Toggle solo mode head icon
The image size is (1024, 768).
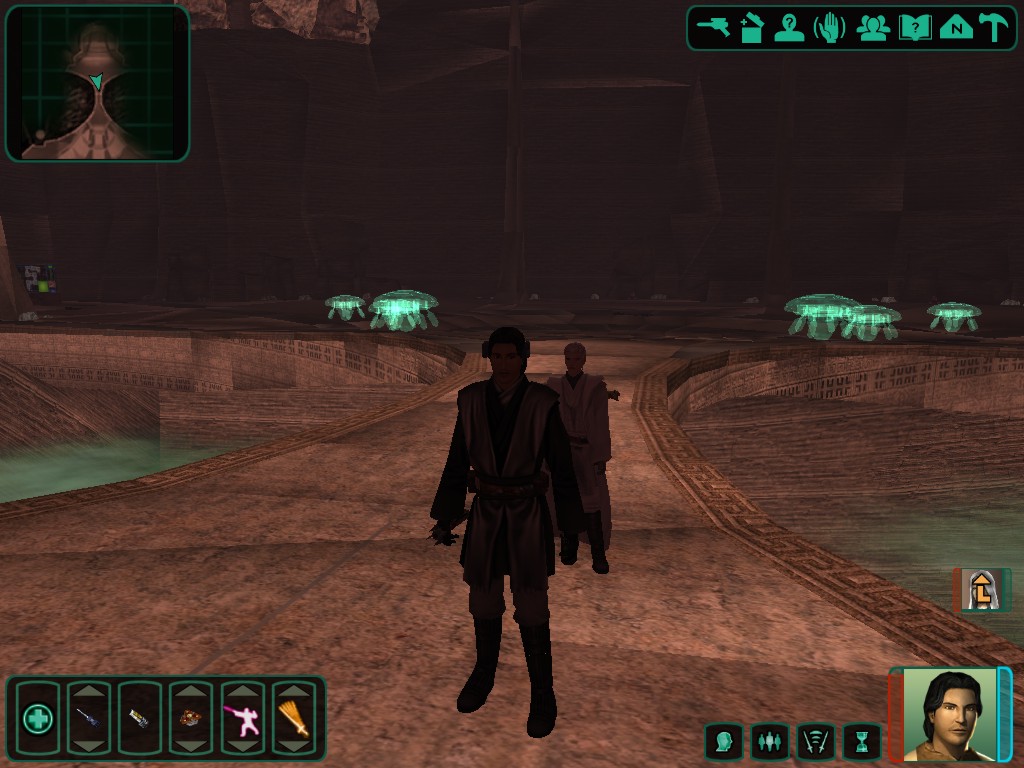point(723,742)
